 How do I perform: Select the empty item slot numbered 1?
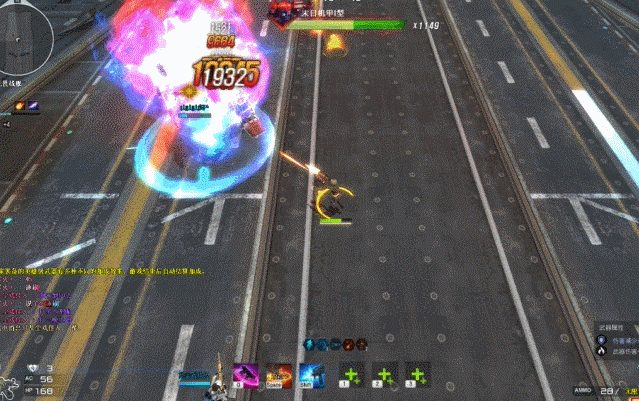click(x=350, y=375)
